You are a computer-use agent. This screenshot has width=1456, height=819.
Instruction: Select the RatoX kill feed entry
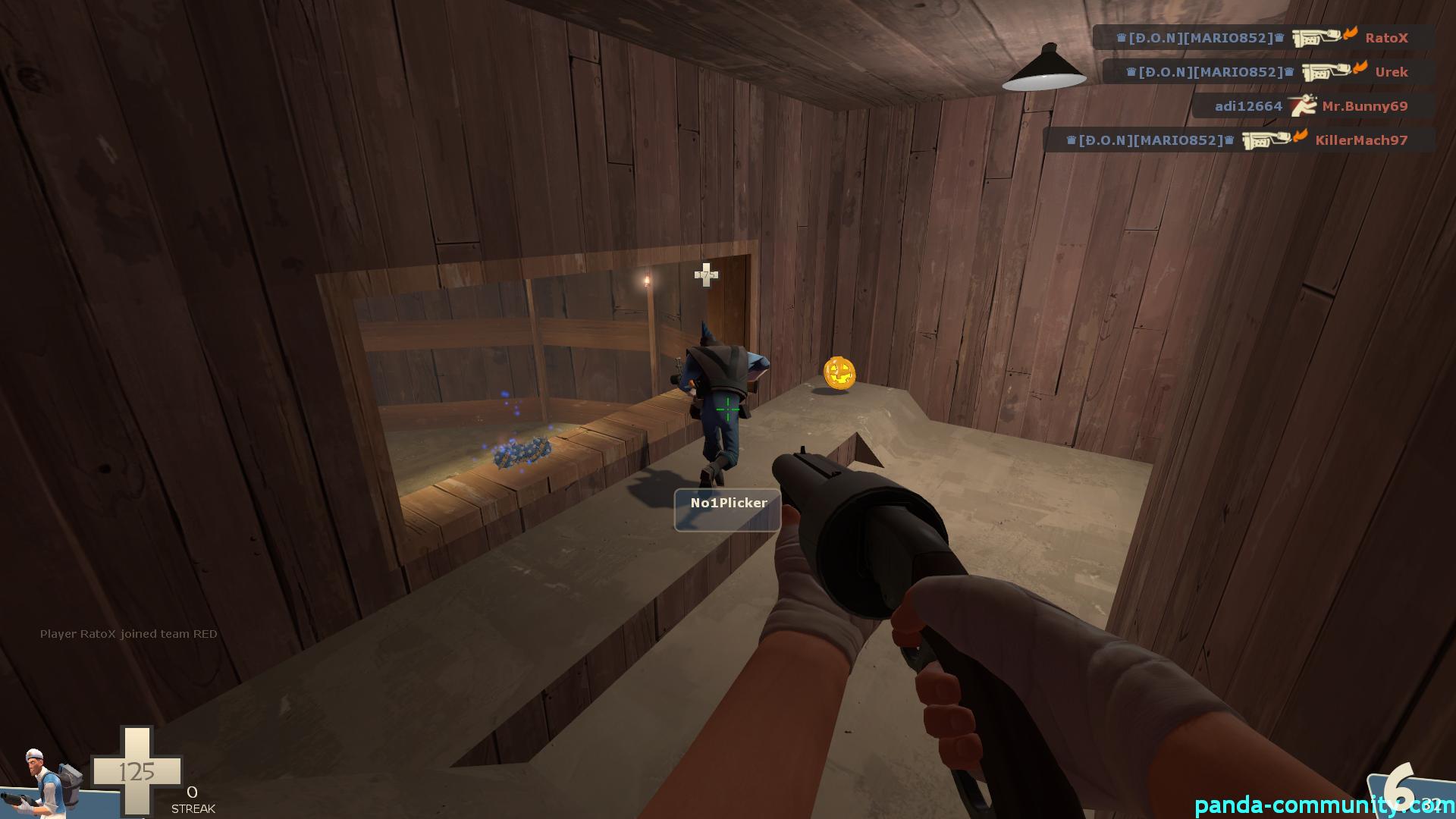pos(1263,37)
